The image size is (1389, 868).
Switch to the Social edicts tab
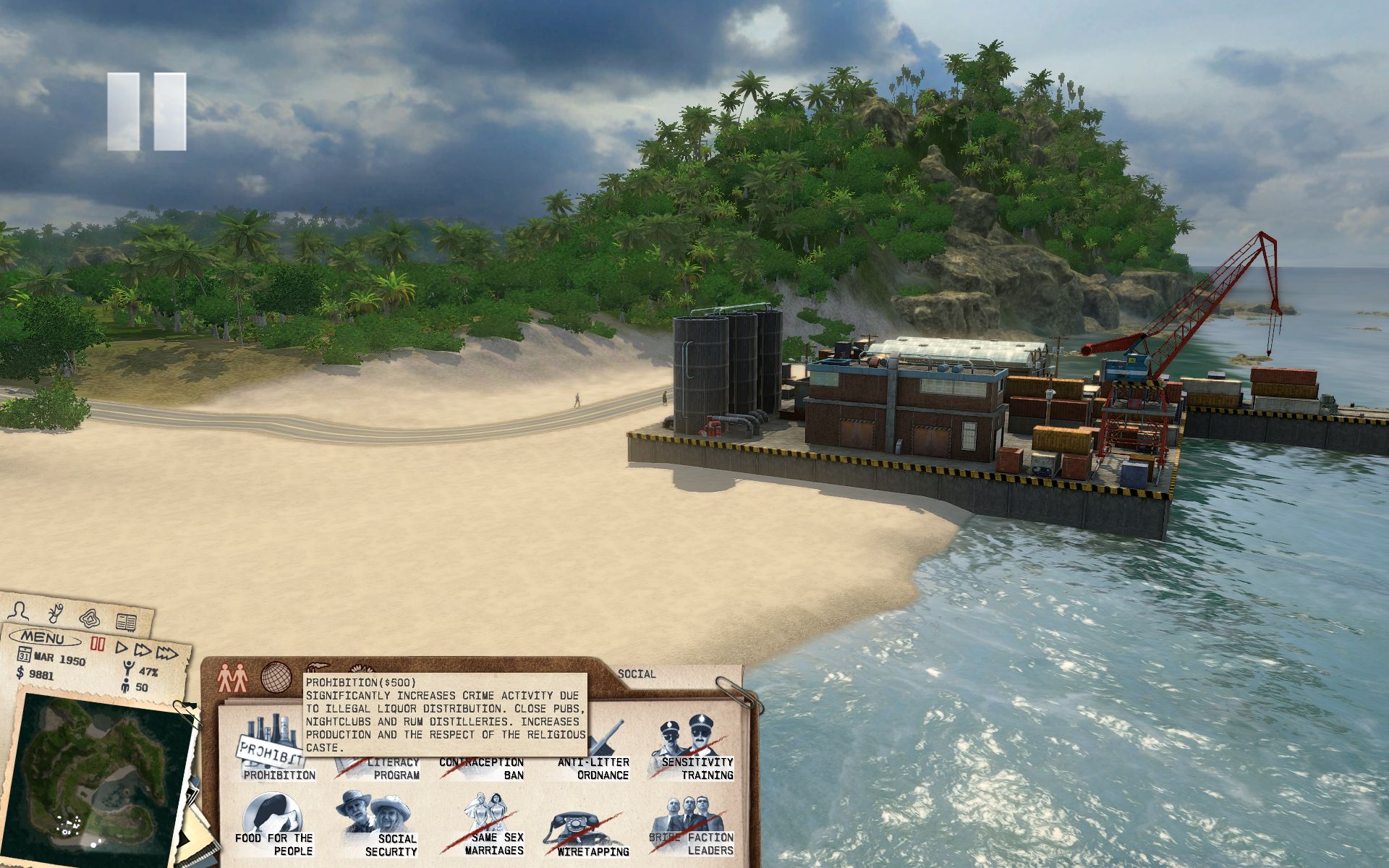pyautogui.click(x=233, y=678)
